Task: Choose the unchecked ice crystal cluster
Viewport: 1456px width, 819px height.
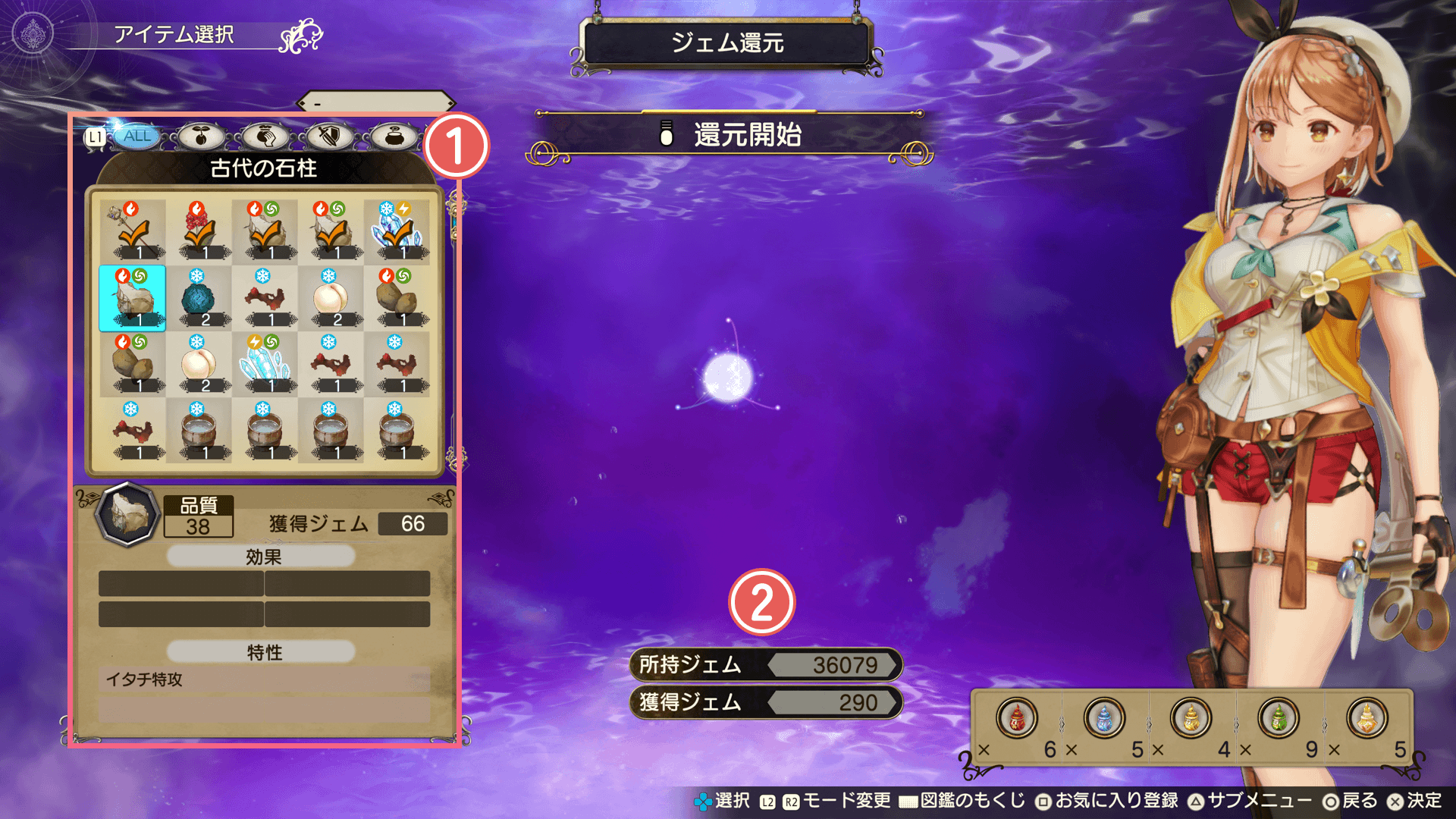Action: [264, 365]
